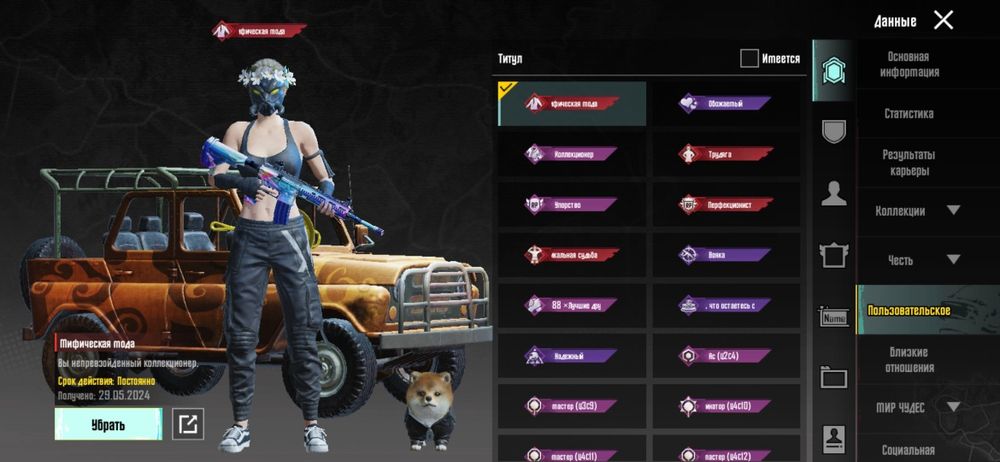Select the Перфекционист title
The image size is (1000, 462).
coord(725,204)
